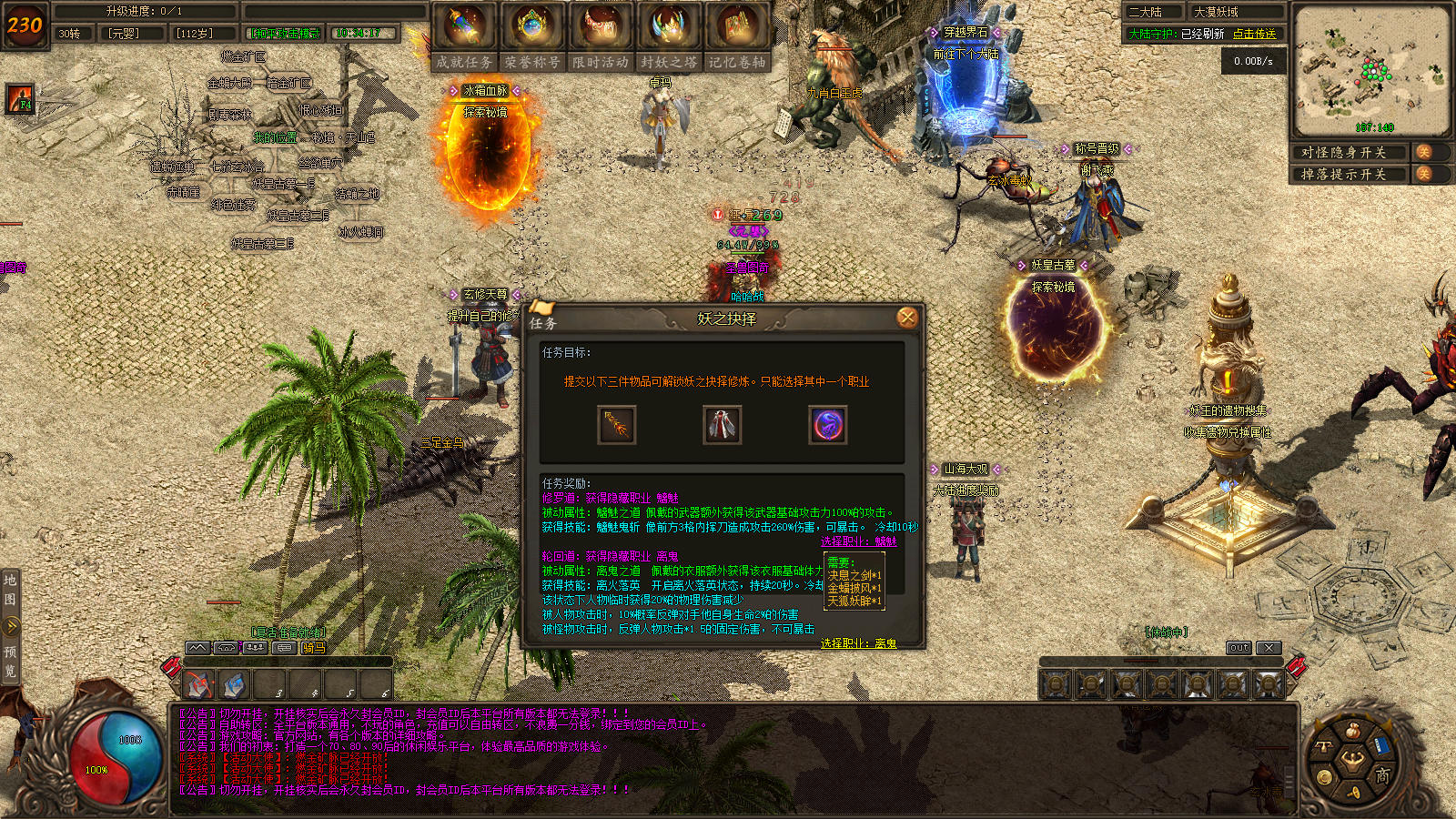Click the 点击传送 teleport link
This screenshot has width=1456, height=819.
pyautogui.click(x=1255, y=34)
